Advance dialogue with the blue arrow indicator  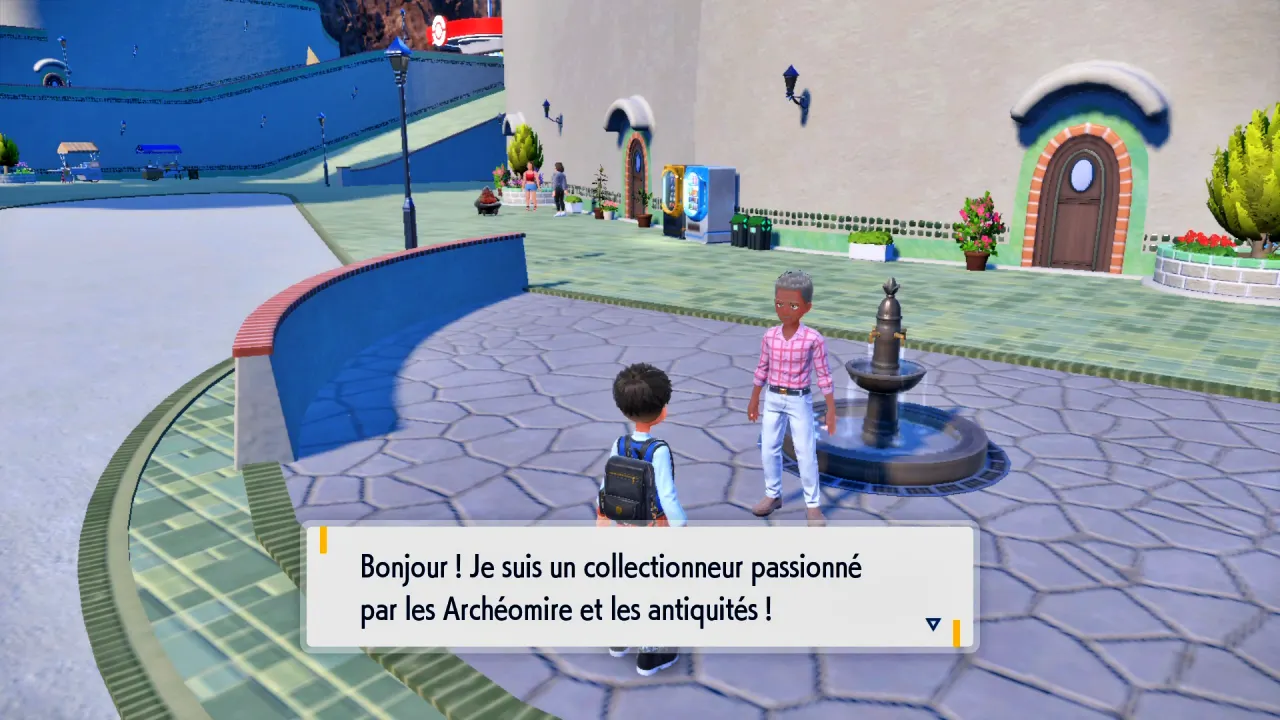(933, 624)
